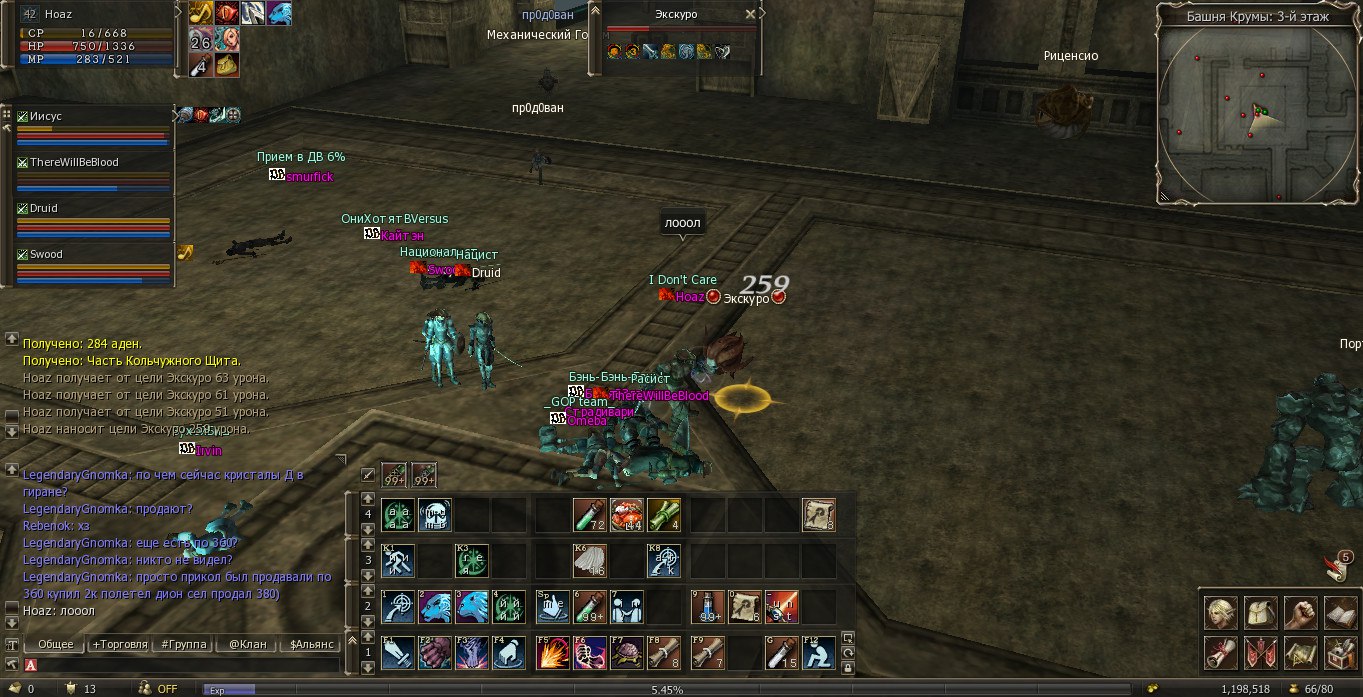
Task: Open the clan banners menu icon
Action: (1260, 653)
